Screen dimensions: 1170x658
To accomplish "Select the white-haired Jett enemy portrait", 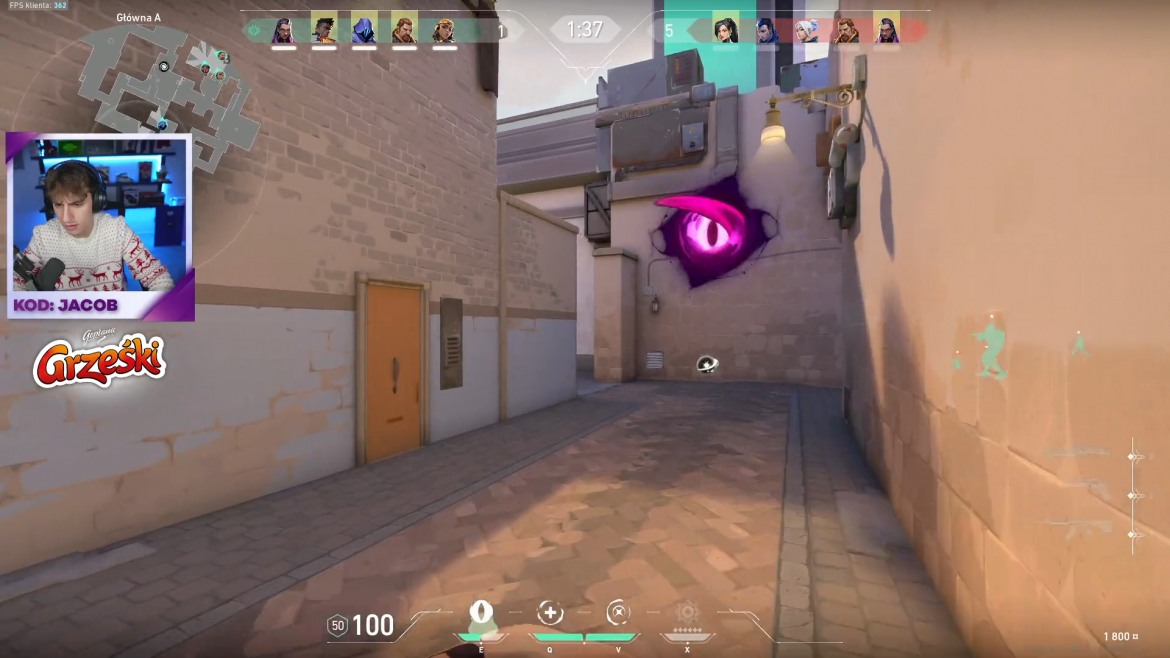I will point(807,29).
